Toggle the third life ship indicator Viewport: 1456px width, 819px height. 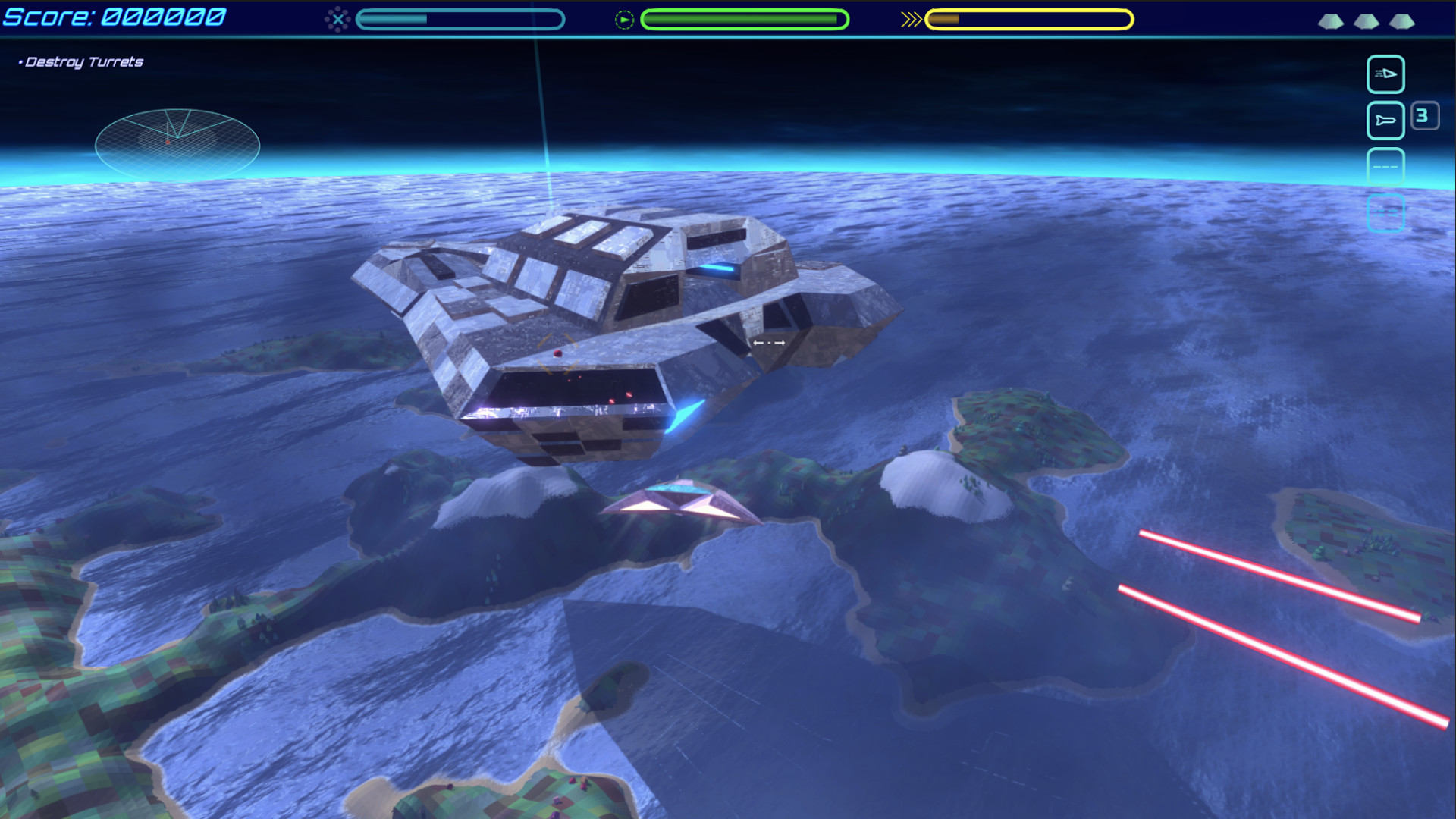pos(1404,23)
